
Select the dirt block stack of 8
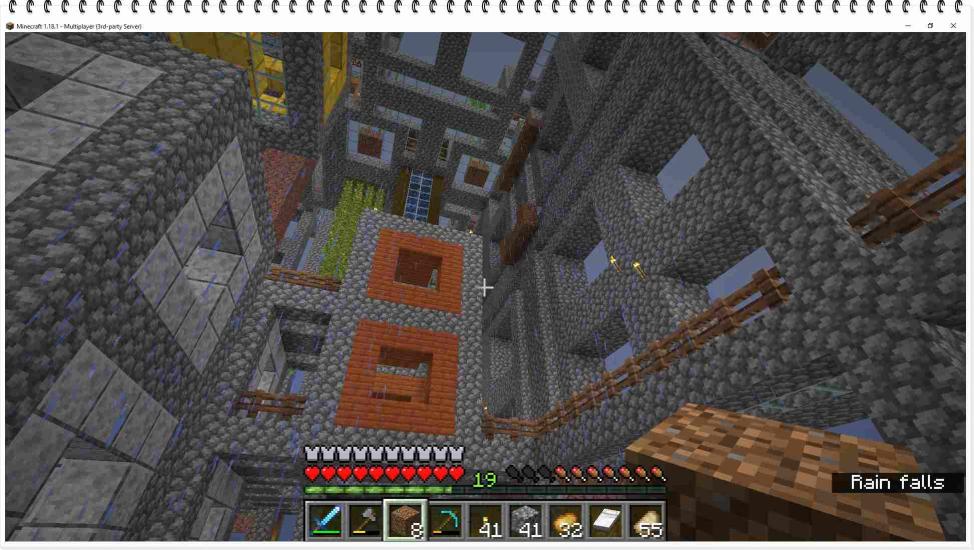point(405,520)
